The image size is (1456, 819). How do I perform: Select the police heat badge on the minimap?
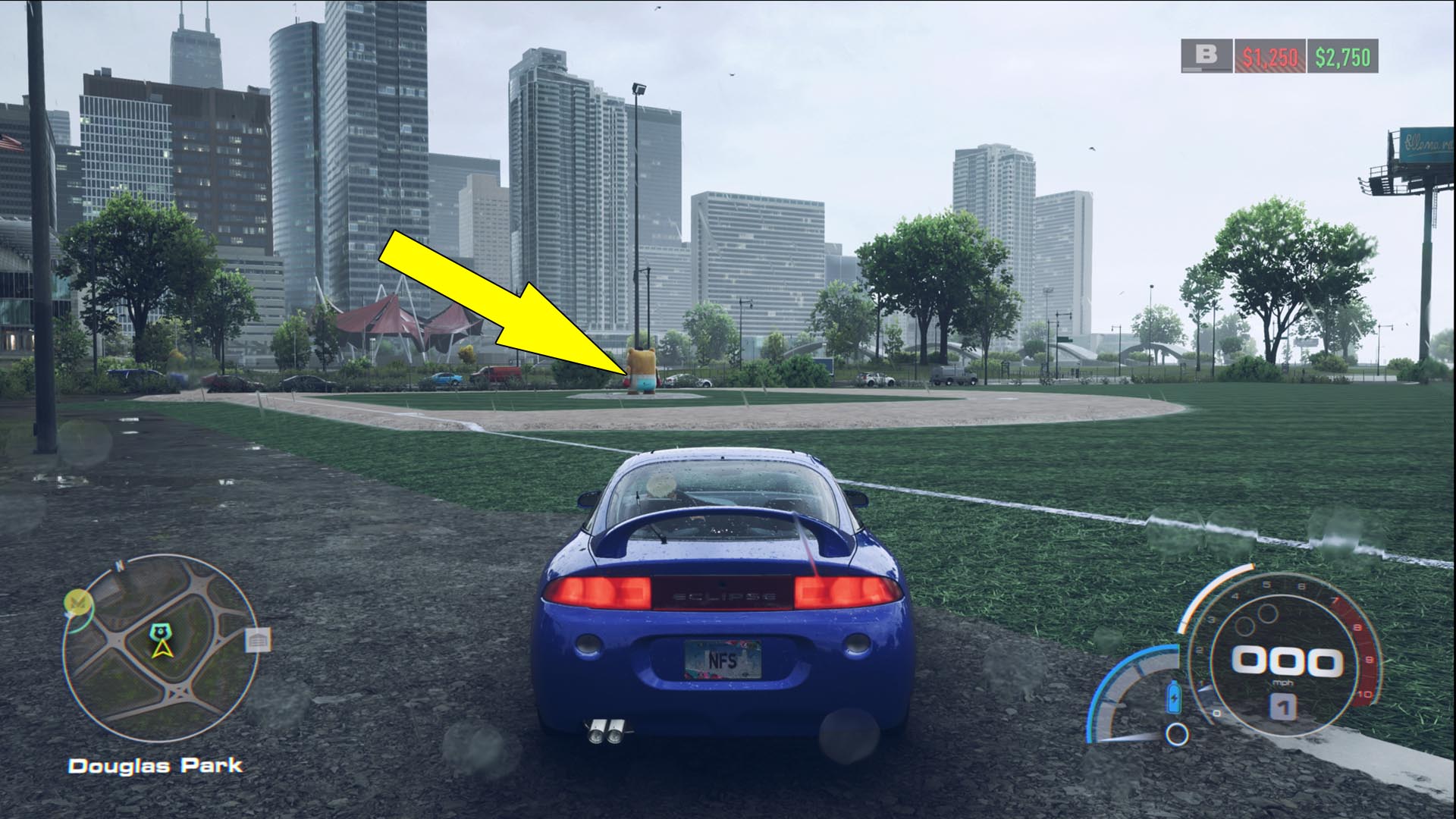(x=160, y=632)
